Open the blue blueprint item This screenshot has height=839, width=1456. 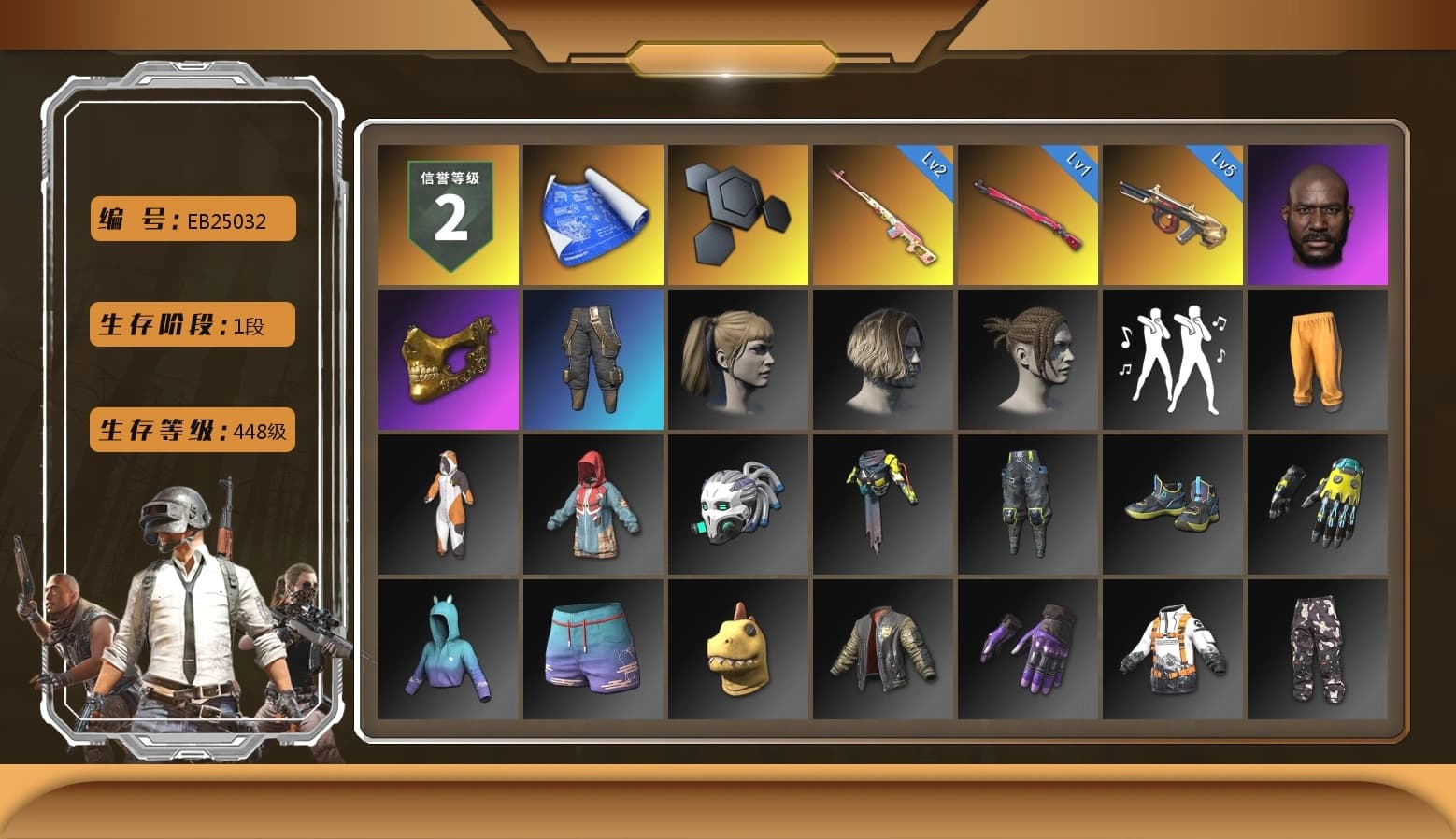pyautogui.click(x=592, y=215)
